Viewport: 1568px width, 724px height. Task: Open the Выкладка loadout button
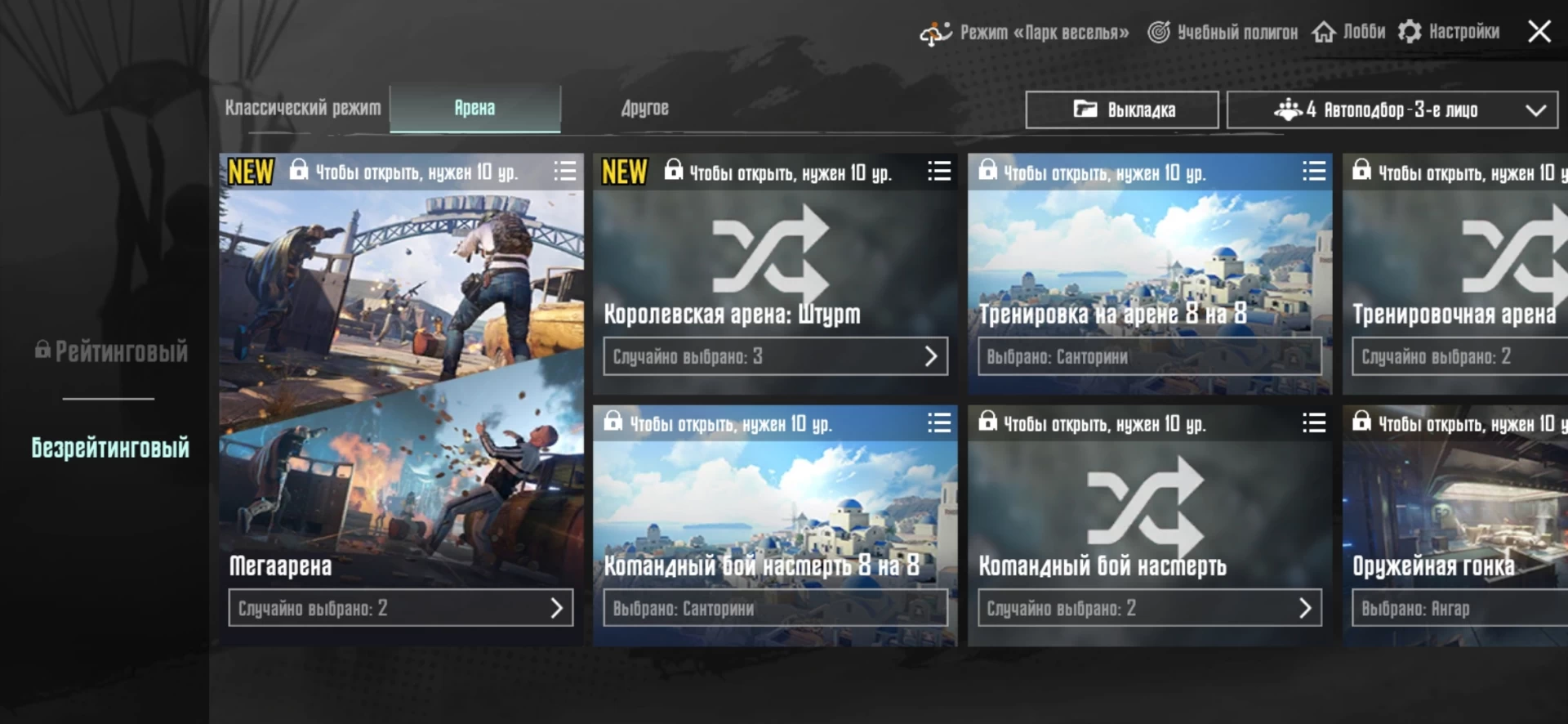click(x=1122, y=109)
